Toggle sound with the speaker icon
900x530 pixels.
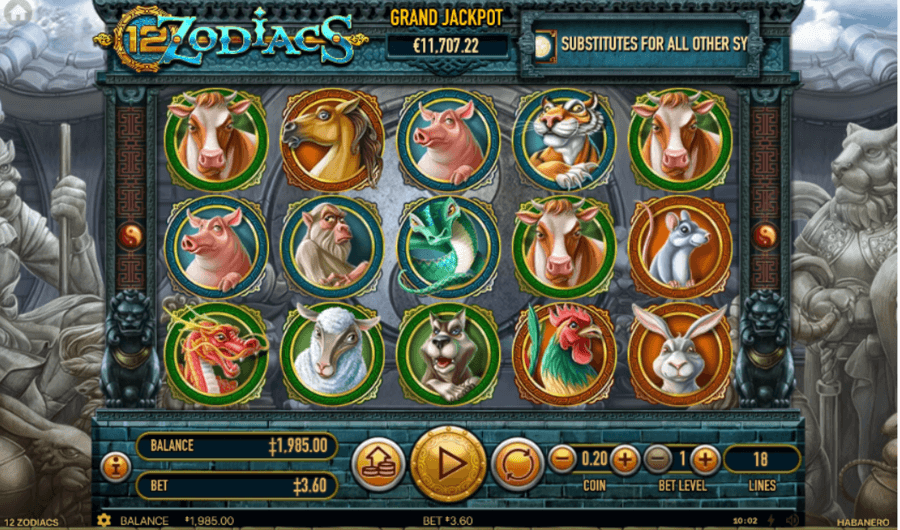791,521
